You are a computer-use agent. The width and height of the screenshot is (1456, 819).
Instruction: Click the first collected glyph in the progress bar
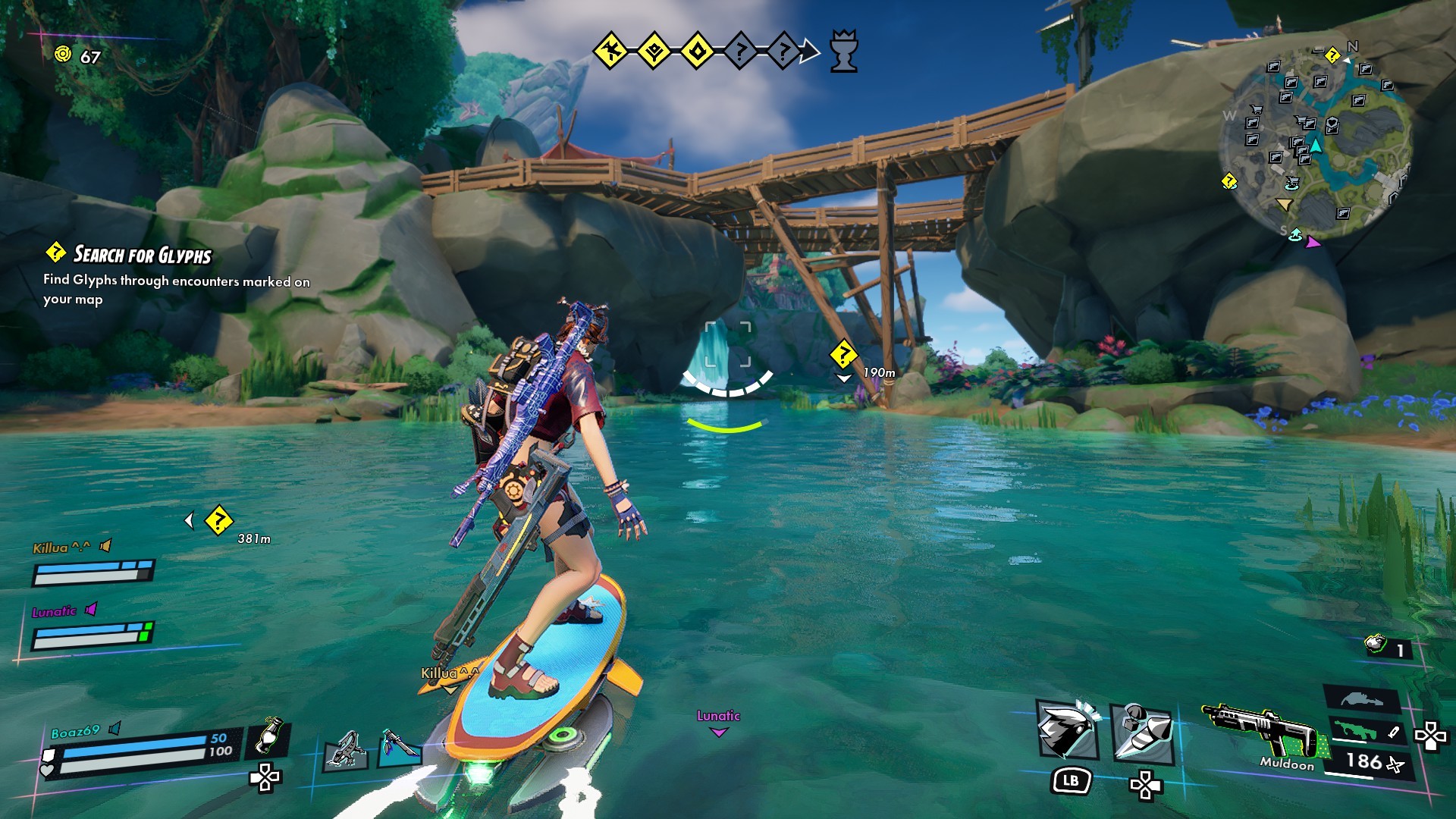point(610,51)
